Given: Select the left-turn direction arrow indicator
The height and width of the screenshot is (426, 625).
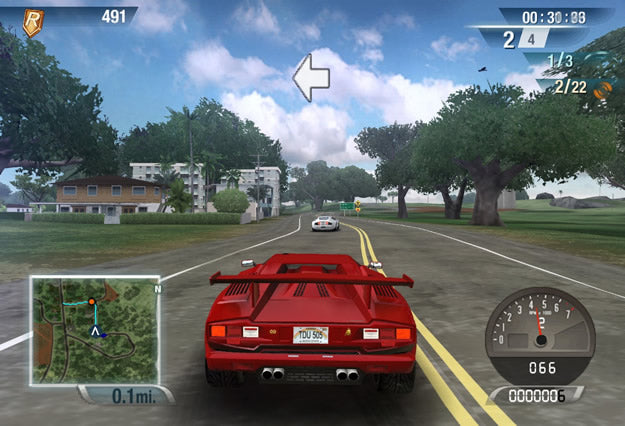Looking at the screenshot, I should click(x=311, y=78).
